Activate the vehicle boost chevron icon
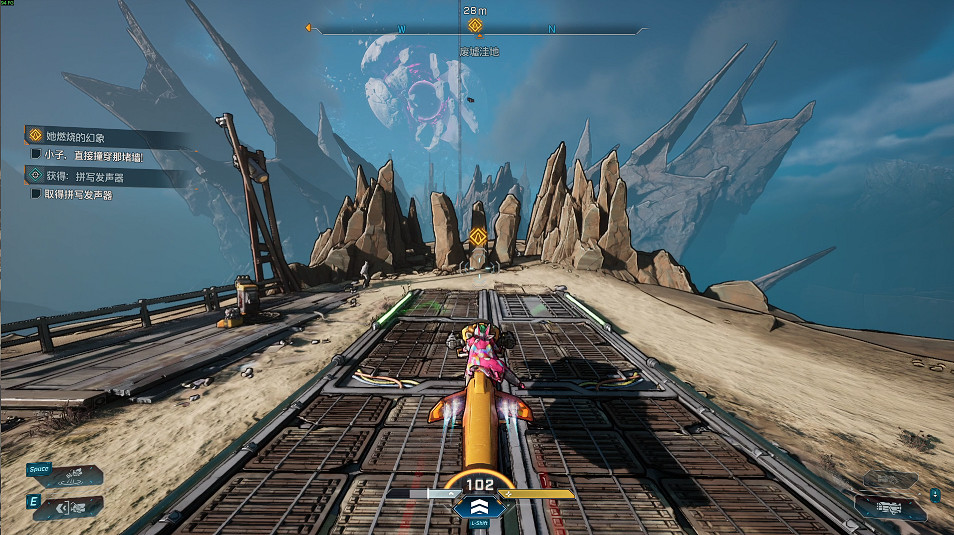The height and width of the screenshot is (535, 954). 476,506
